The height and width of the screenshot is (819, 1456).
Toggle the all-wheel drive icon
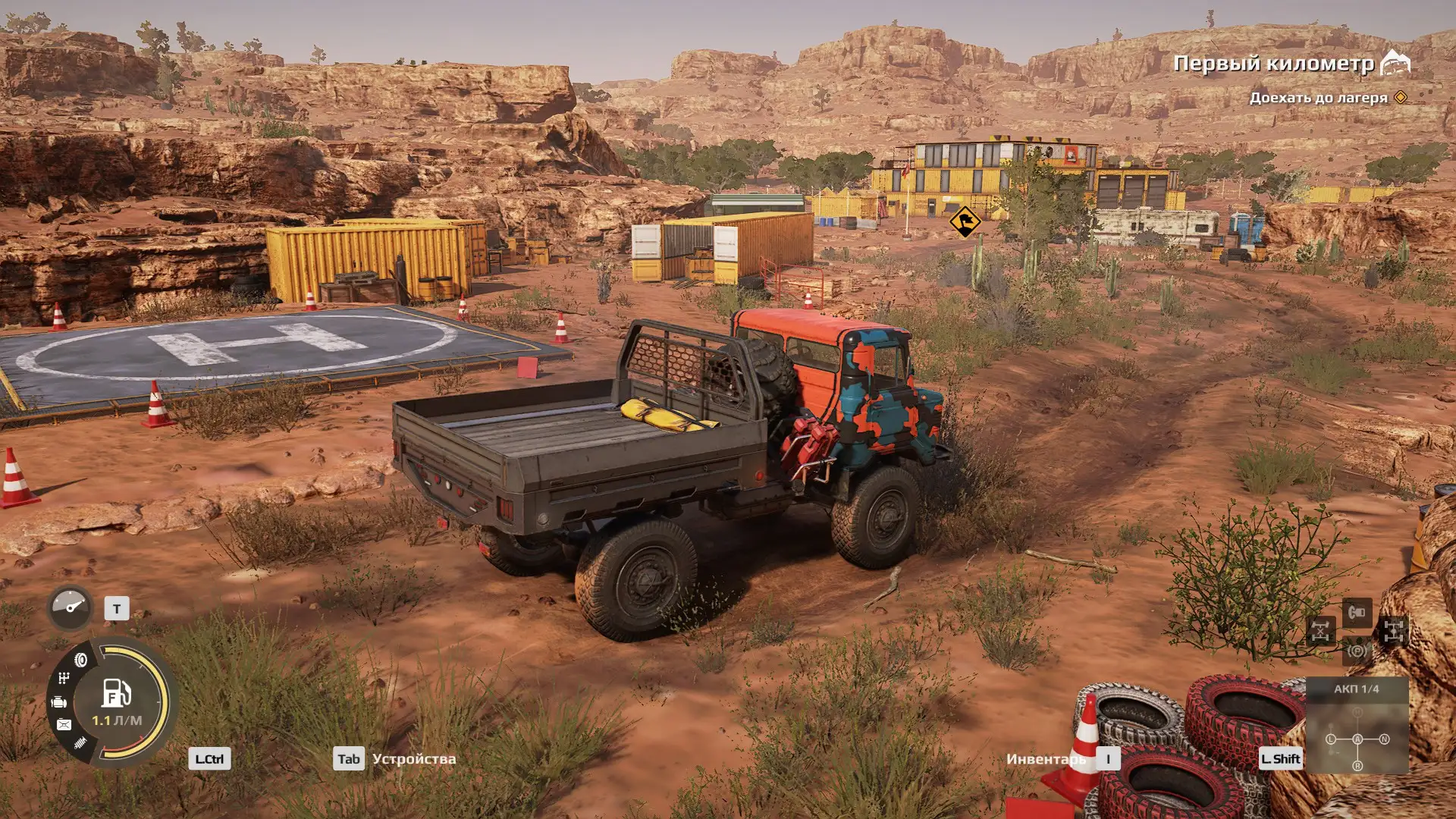point(1394,631)
